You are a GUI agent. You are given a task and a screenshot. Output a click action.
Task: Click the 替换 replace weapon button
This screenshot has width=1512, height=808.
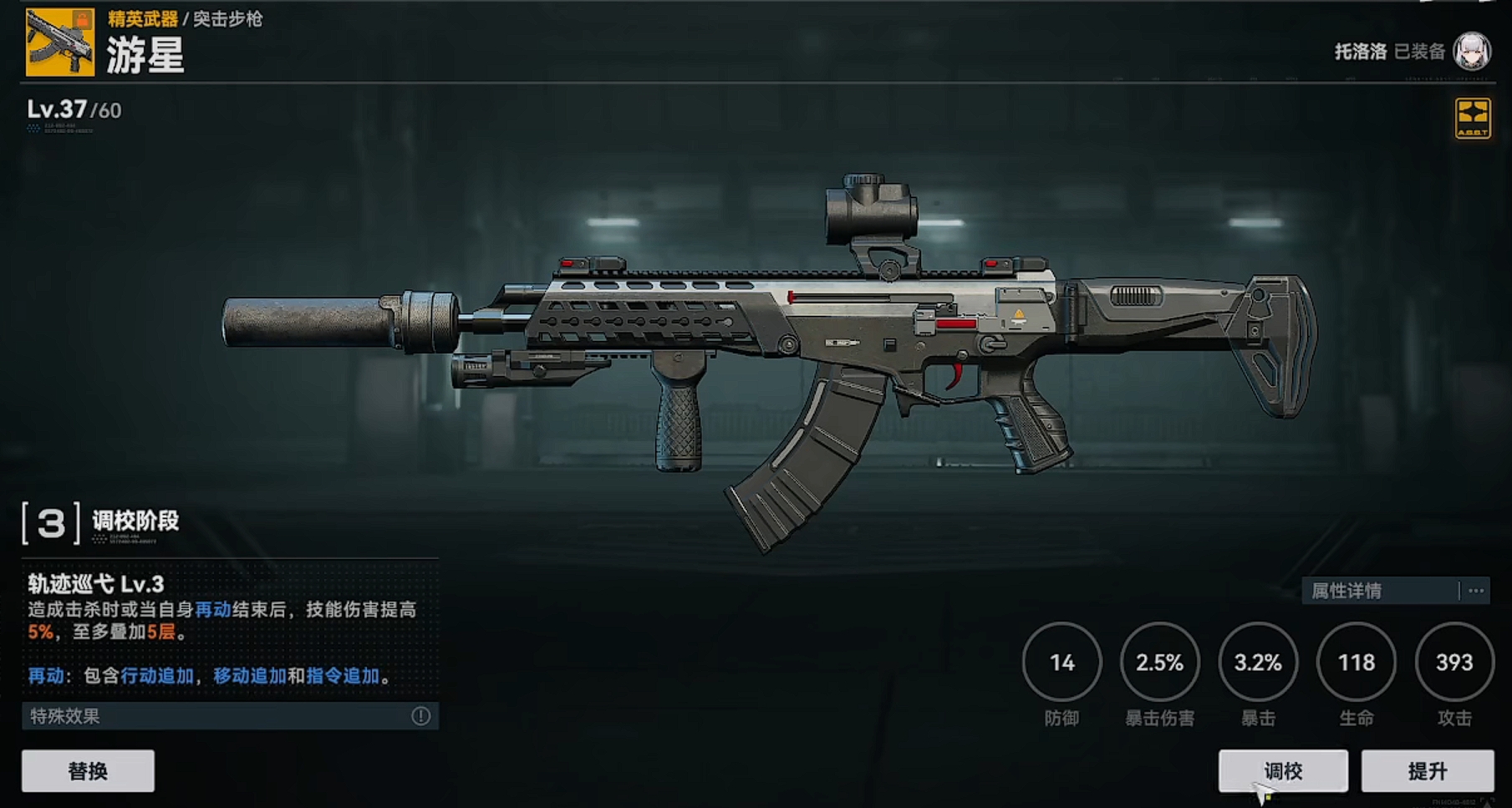(x=88, y=770)
